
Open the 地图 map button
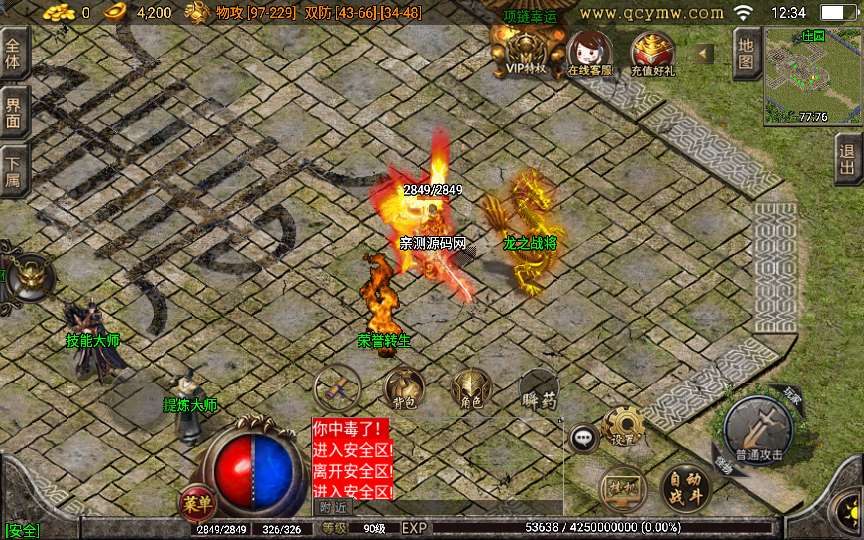point(747,52)
